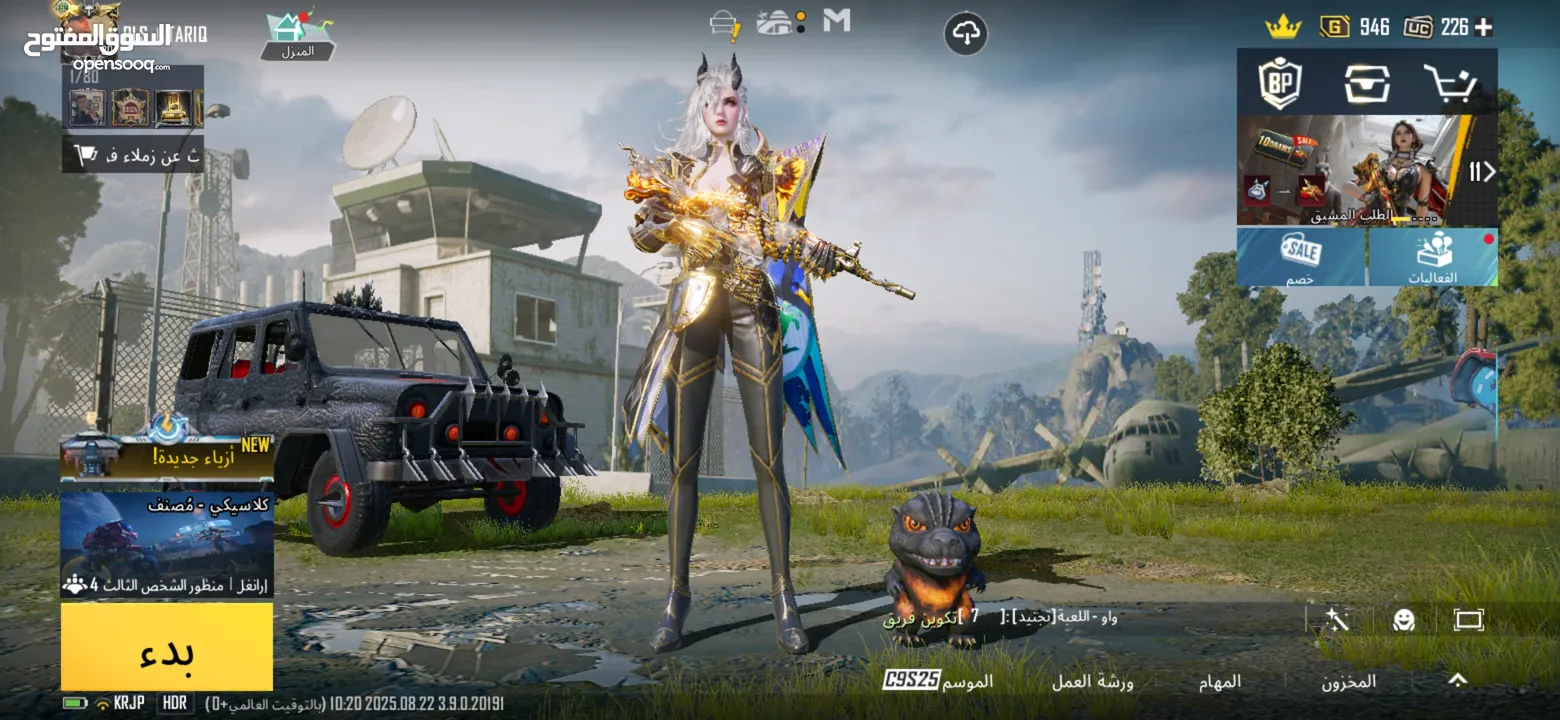Open the المهام missions menu

(x=1220, y=681)
